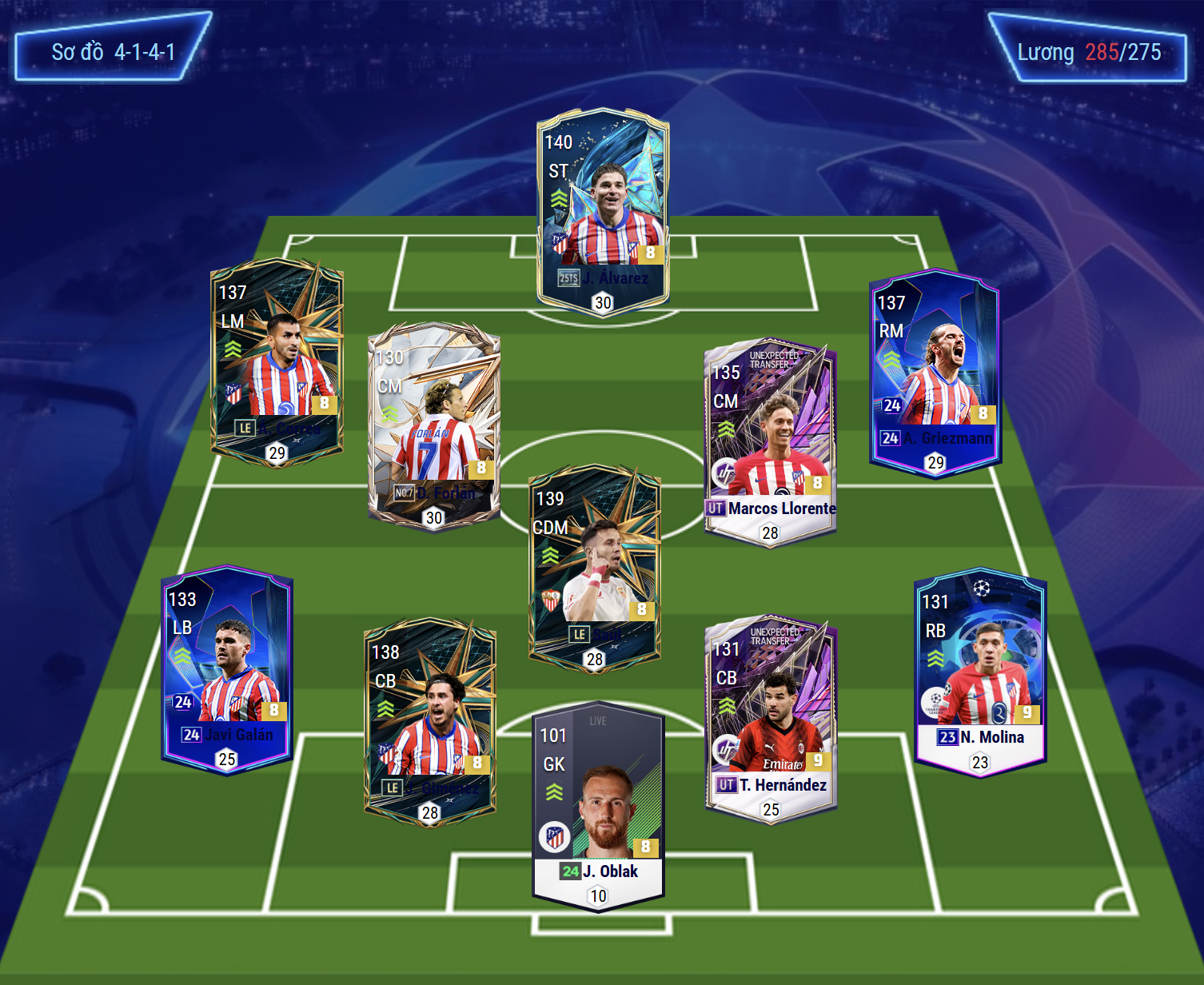The image size is (1204, 985).
Task: Open the 4-1-4-1 formation selector
Action: pos(113,52)
